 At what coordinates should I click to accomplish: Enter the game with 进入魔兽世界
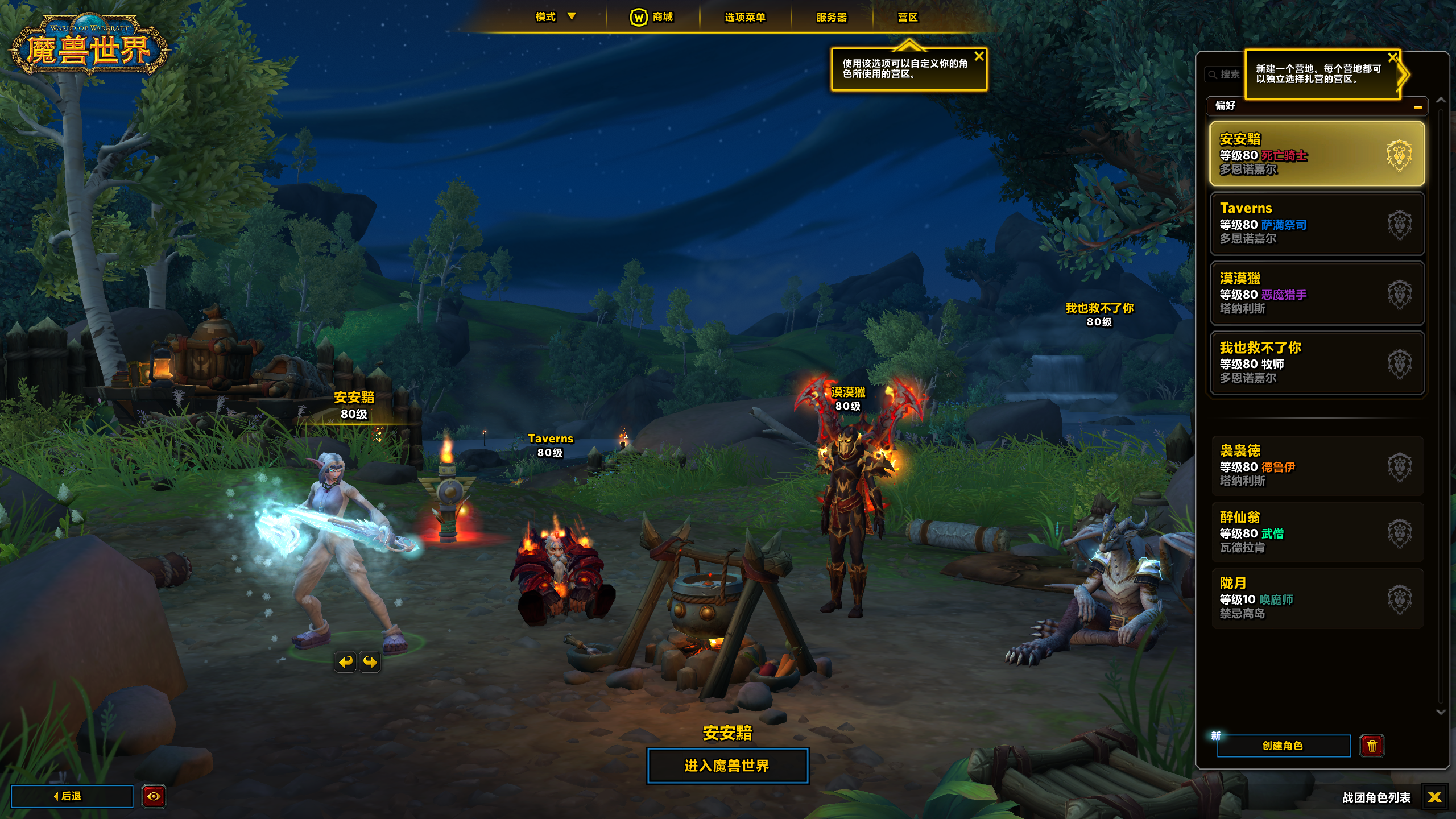727,766
